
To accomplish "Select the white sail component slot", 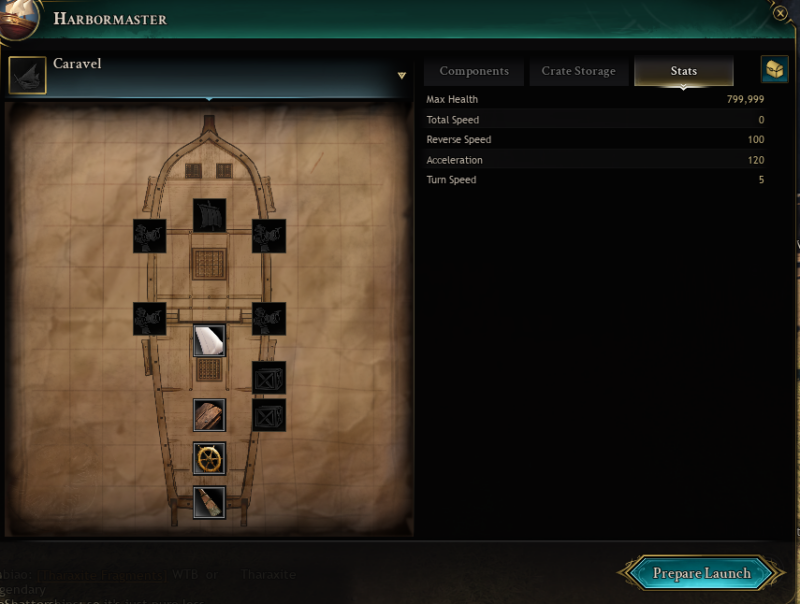I will [209, 340].
